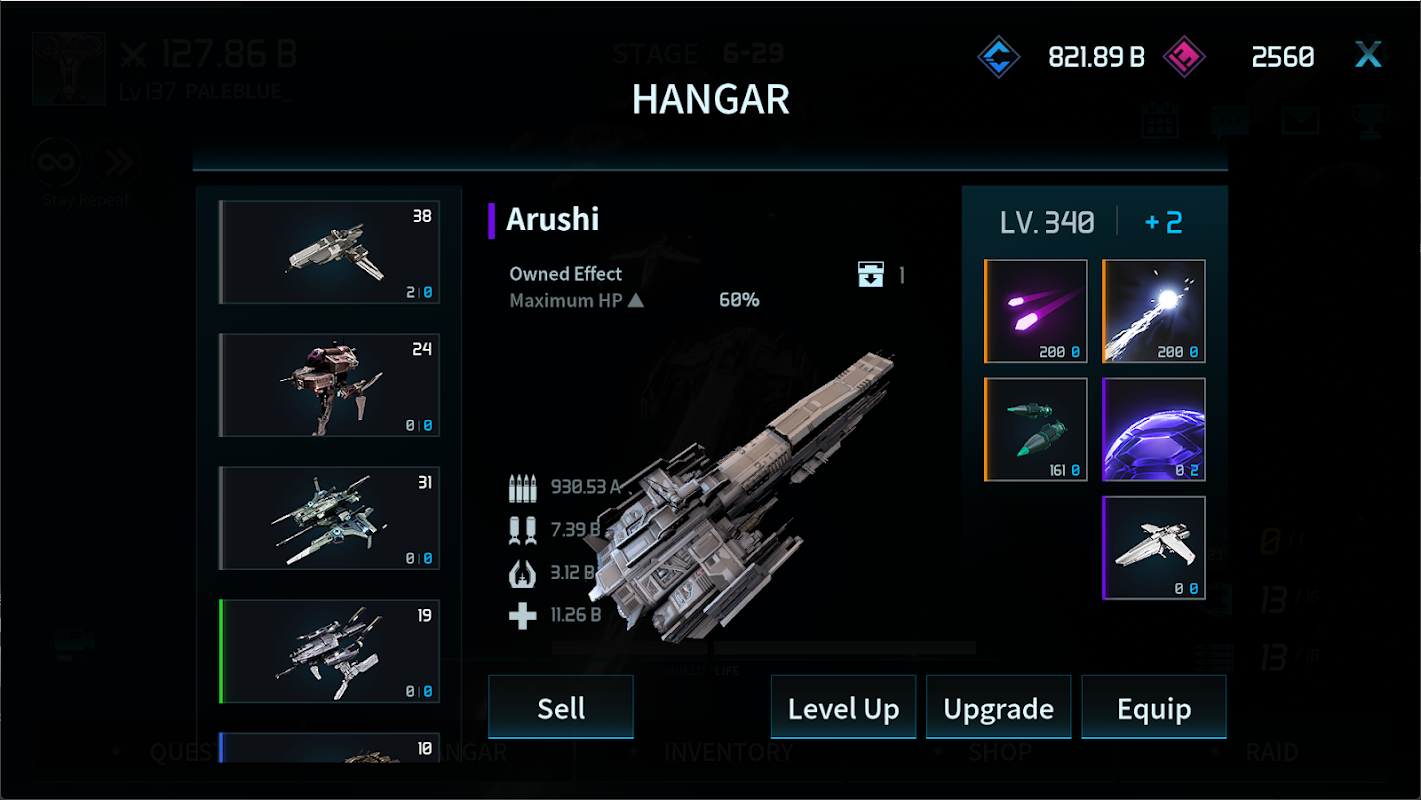Tap the pink gem currency icon
The width and height of the screenshot is (1421, 800).
(1185, 57)
